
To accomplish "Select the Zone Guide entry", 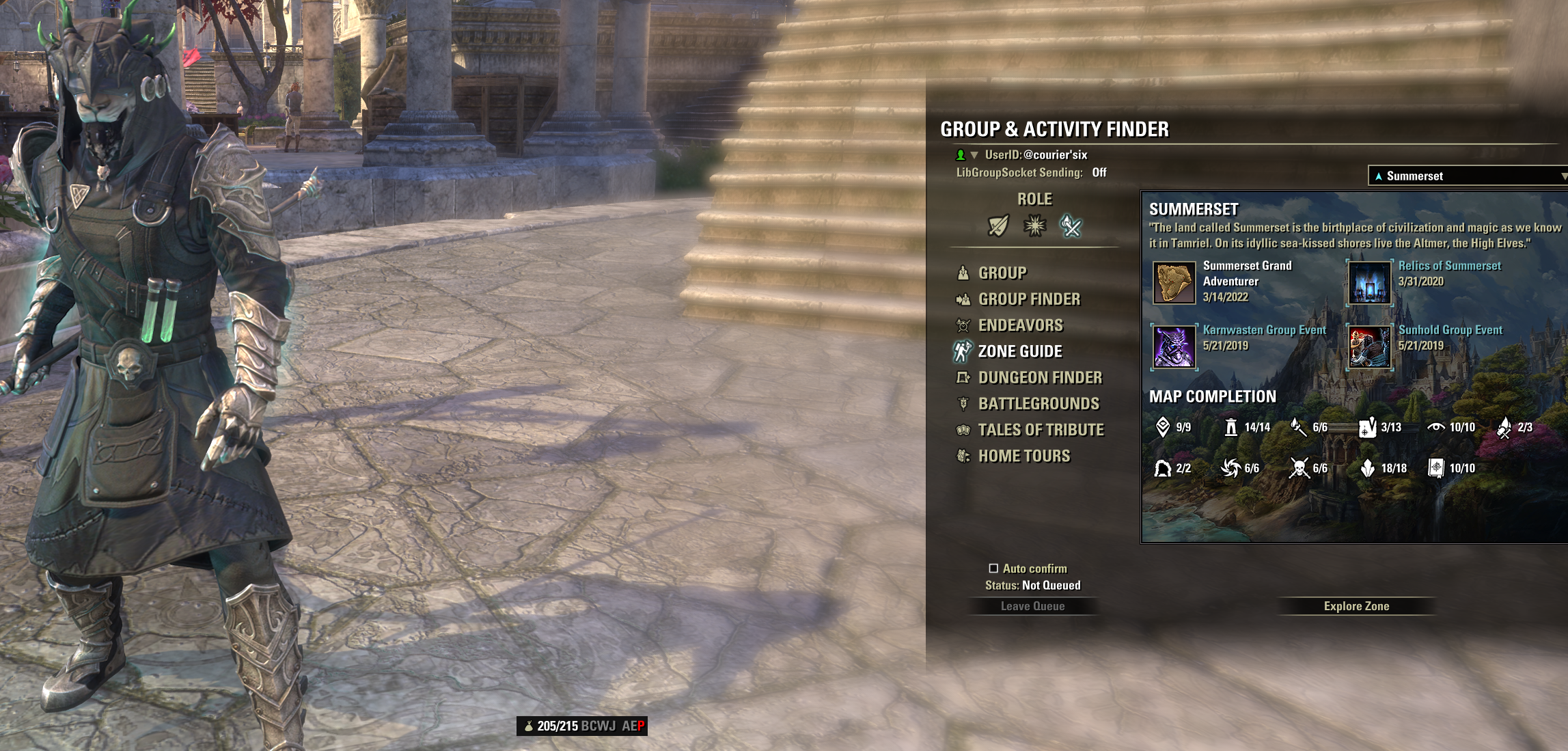I will click(x=1019, y=352).
